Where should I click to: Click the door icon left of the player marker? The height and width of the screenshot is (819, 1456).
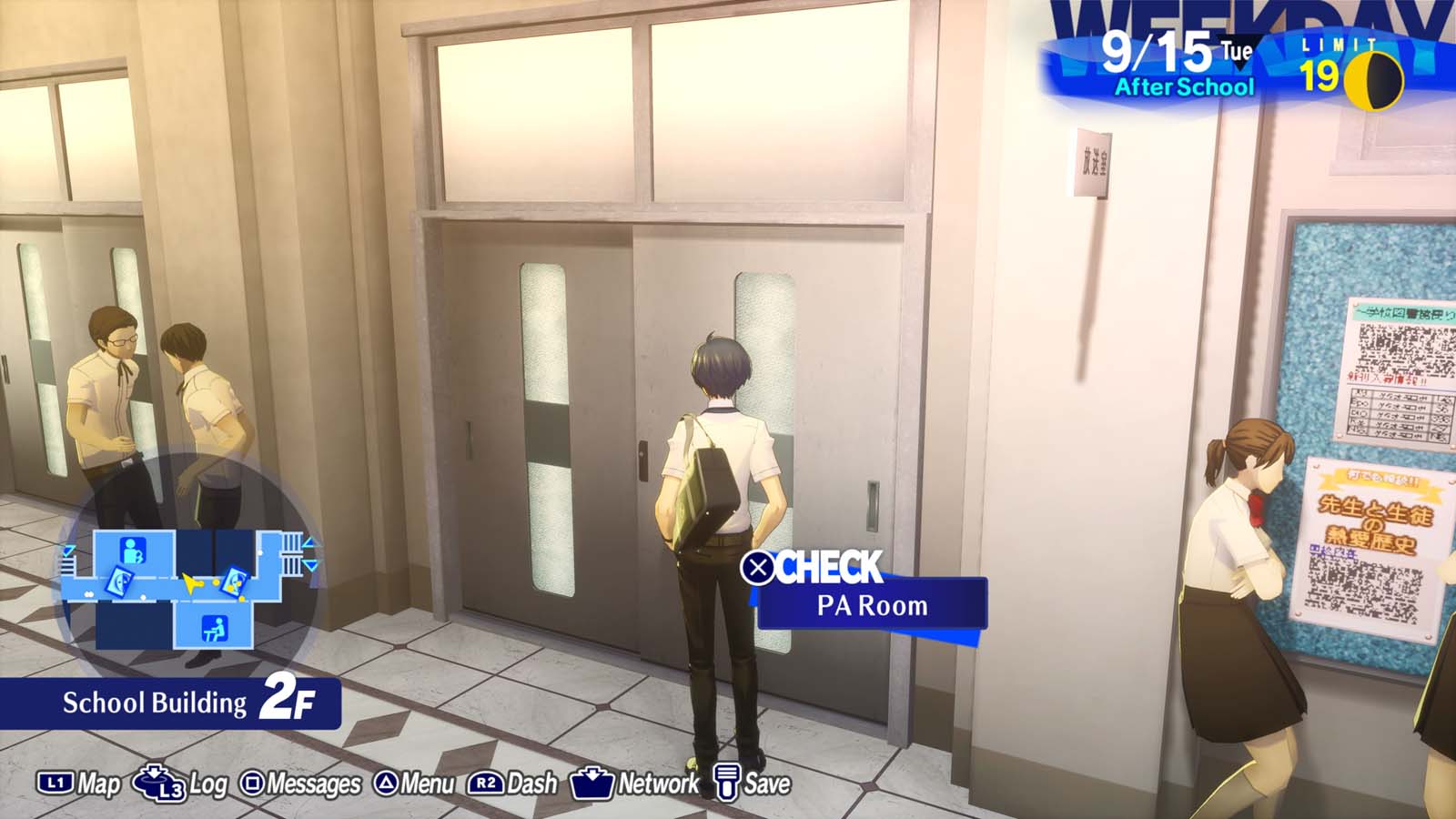coord(119,582)
